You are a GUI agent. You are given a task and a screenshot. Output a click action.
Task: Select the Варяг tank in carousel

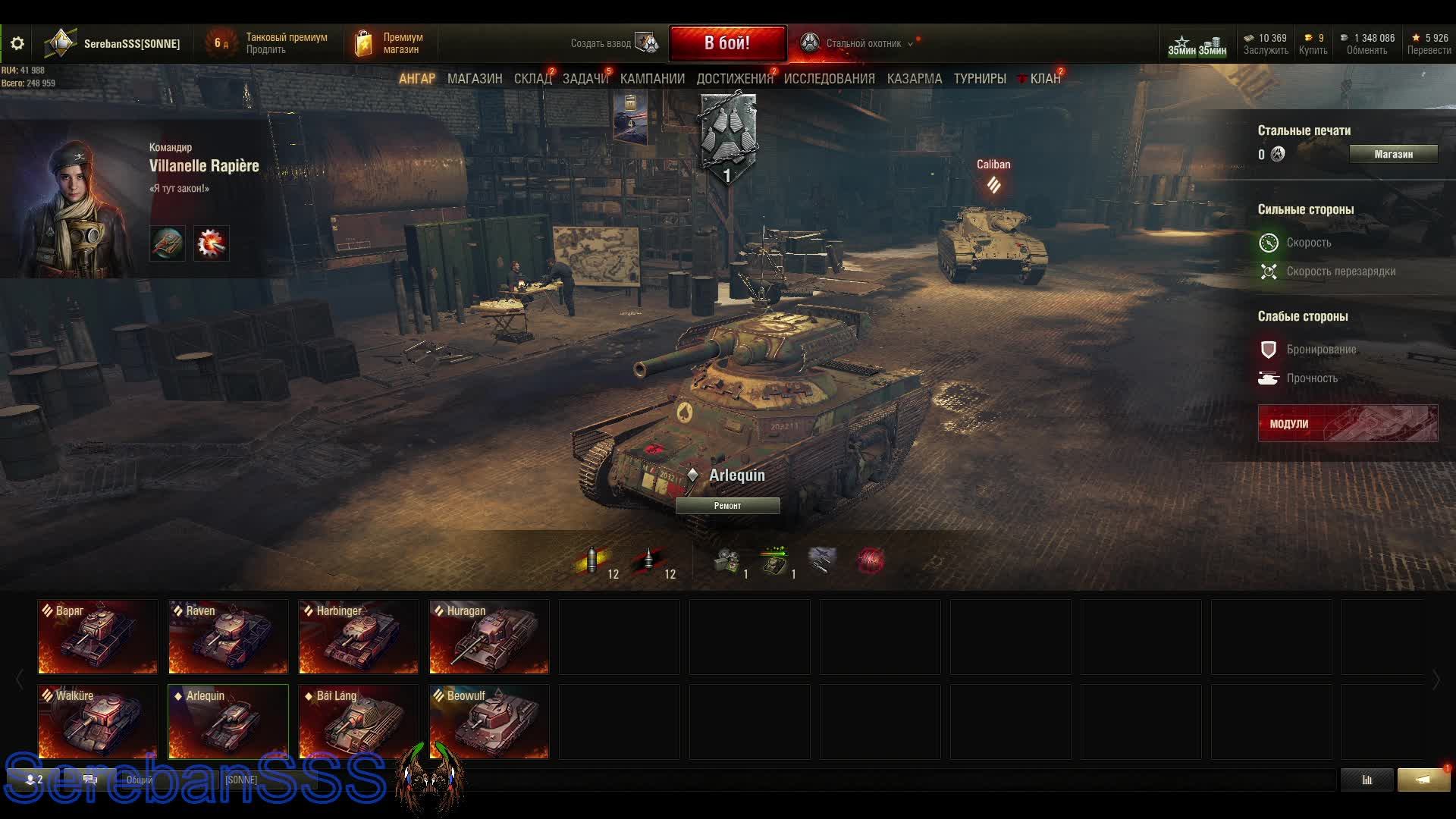98,637
